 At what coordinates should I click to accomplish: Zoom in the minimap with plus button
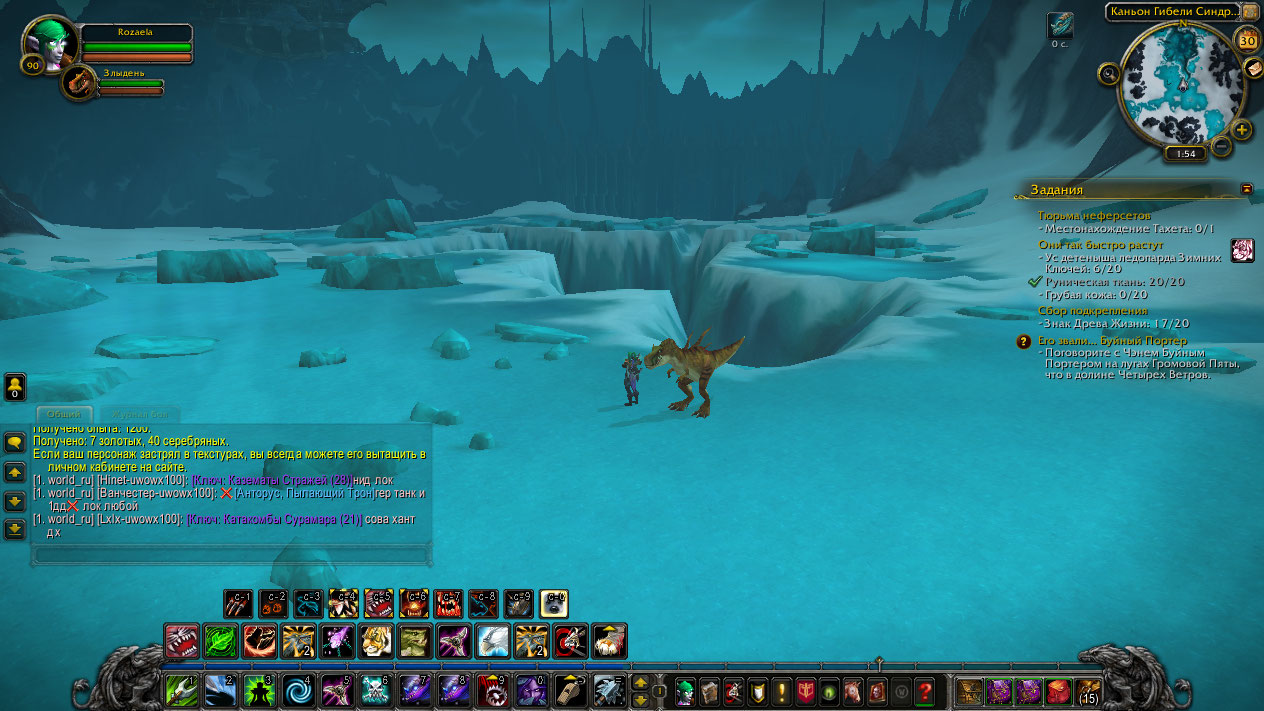click(x=1241, y=130)
